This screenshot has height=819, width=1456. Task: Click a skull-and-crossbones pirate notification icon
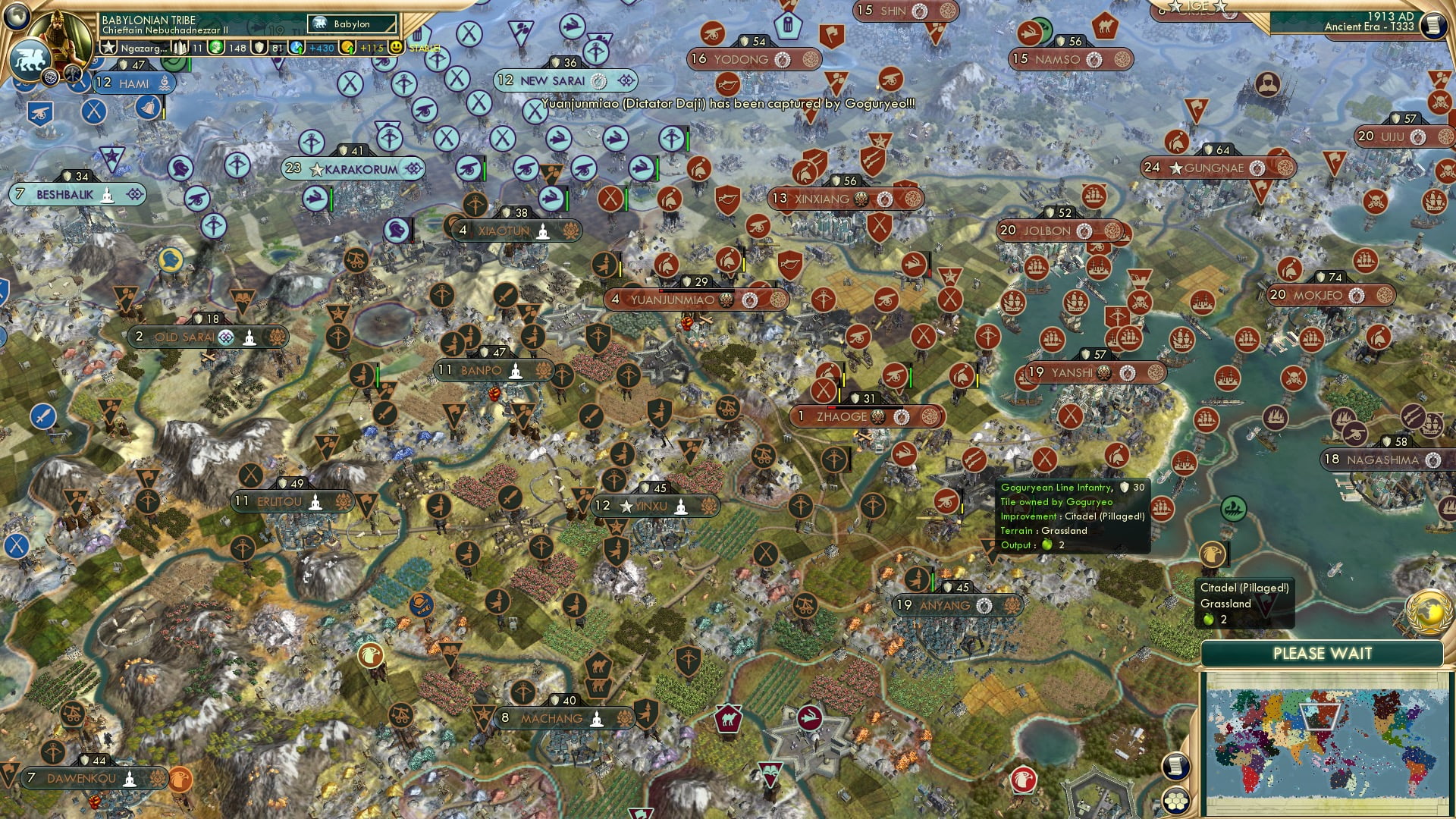pos(1440,102)
